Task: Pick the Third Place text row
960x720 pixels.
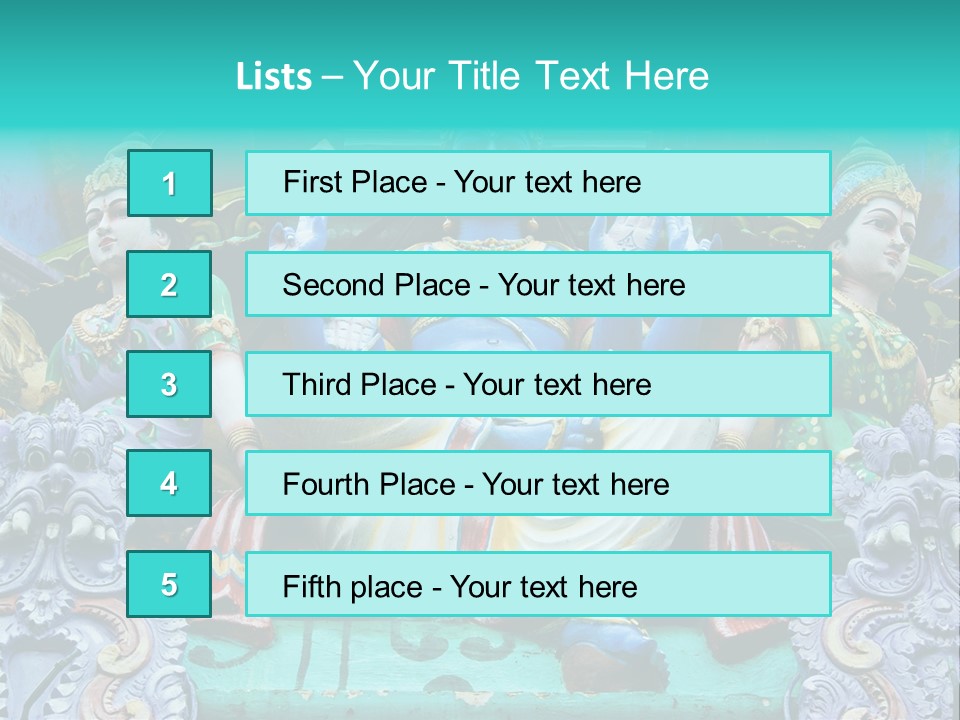Action: (538, 384)
